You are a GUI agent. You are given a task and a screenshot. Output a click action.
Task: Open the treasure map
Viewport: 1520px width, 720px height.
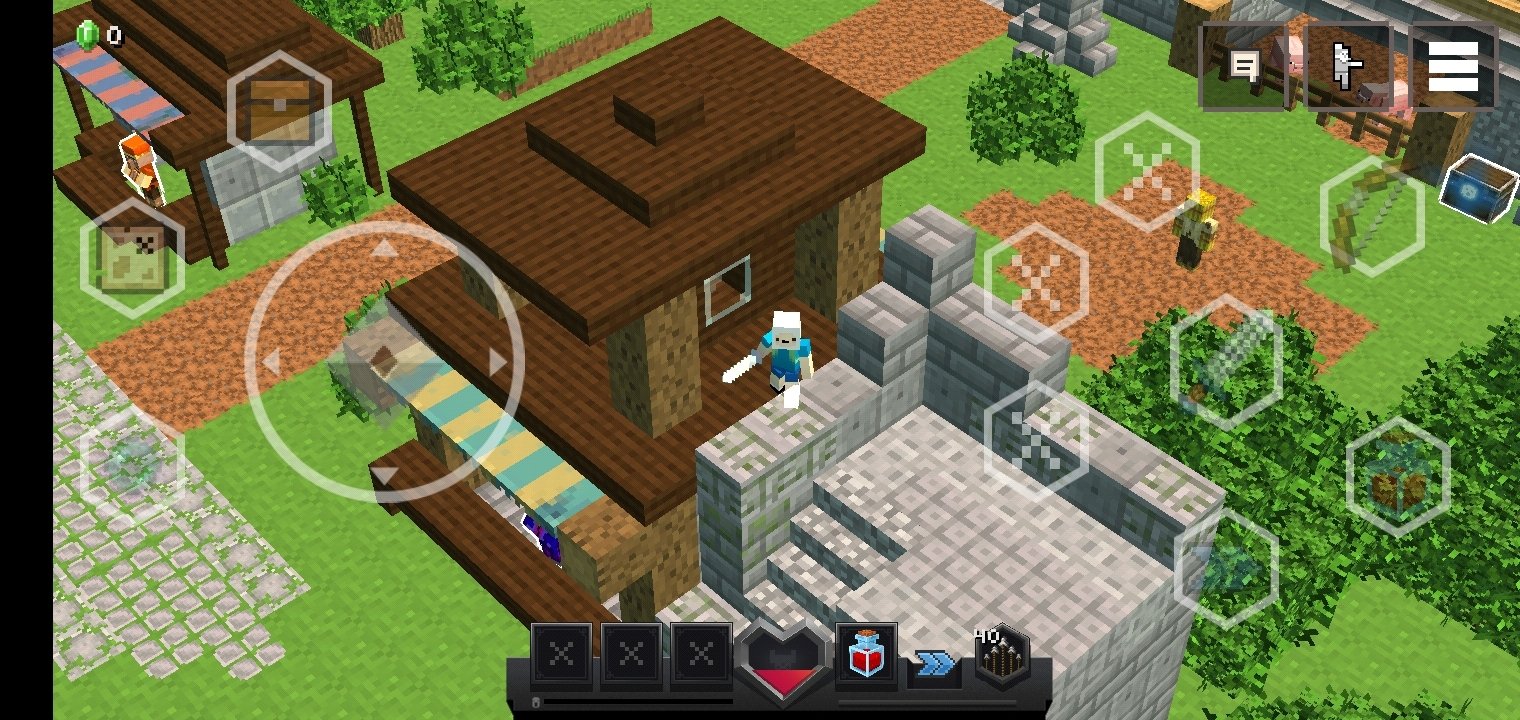[132, 258]
